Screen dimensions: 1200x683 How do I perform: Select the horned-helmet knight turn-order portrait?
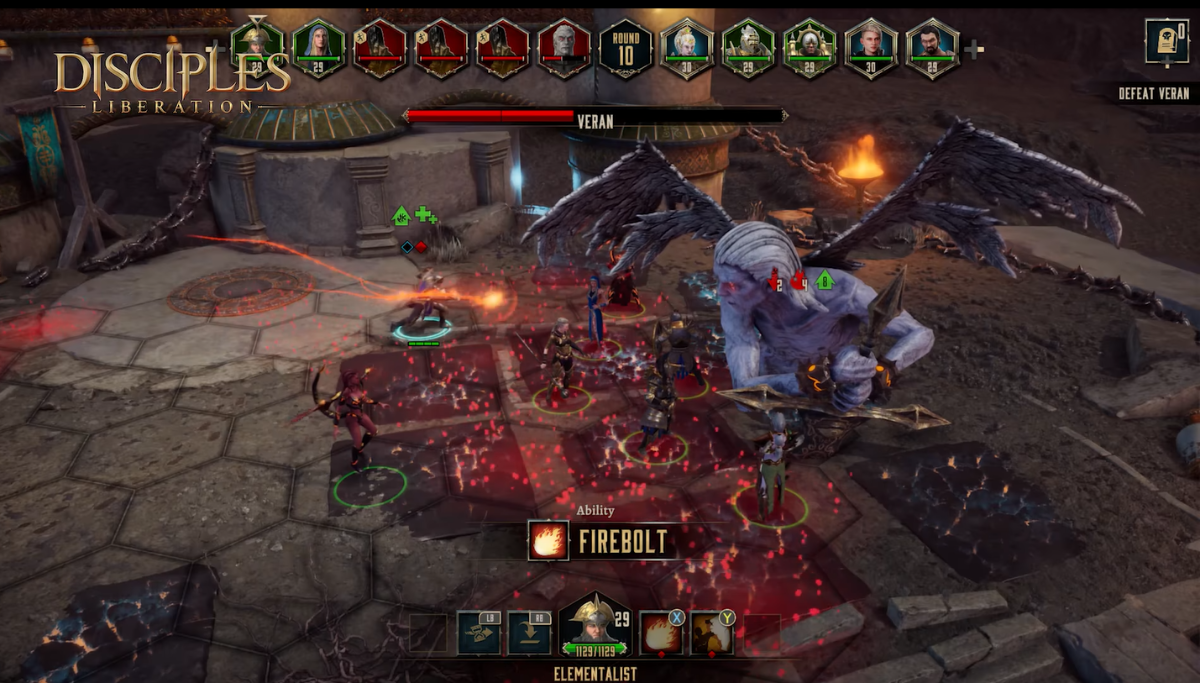coord(749,47)
